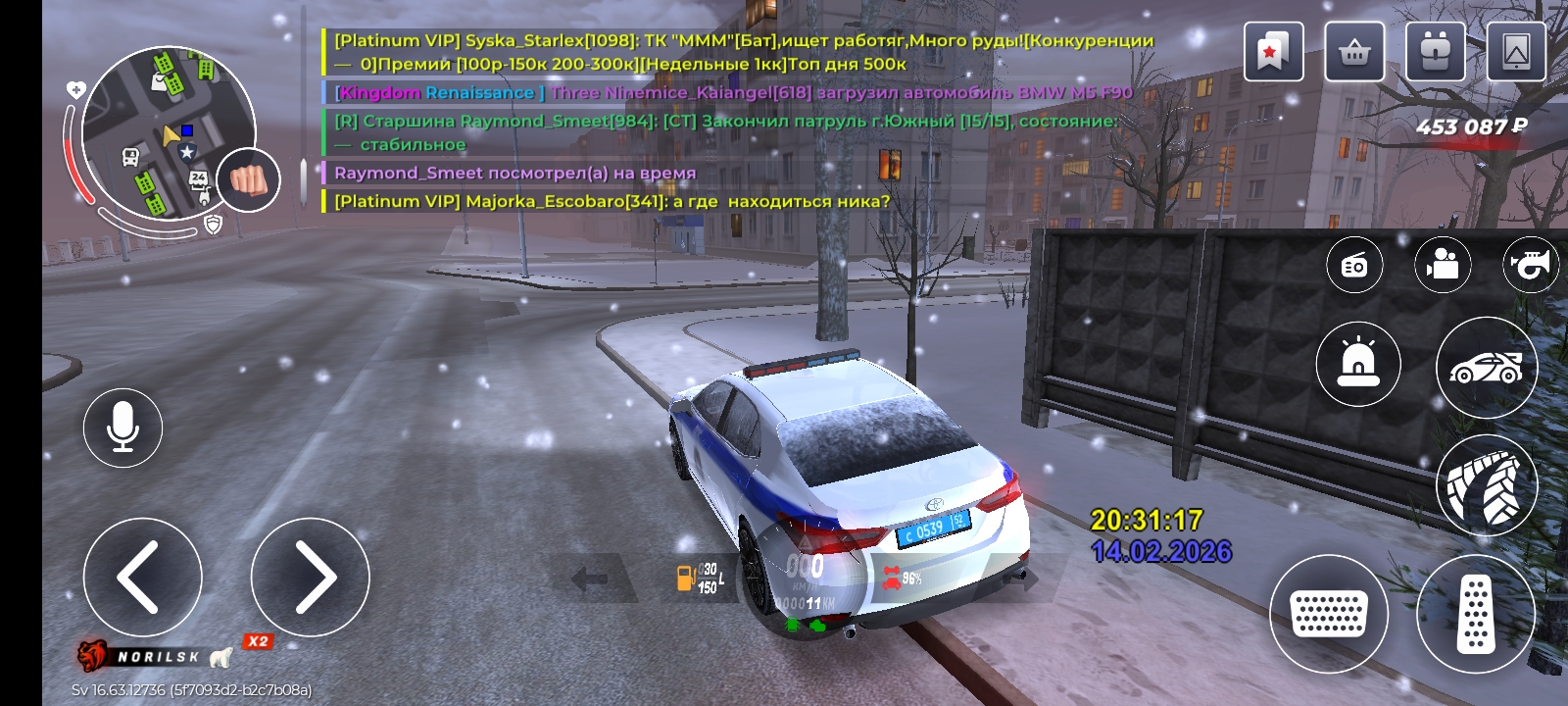Hit the brake pedal
The height and width of the screenshot is (706, 1568).
coord(1329,614)
